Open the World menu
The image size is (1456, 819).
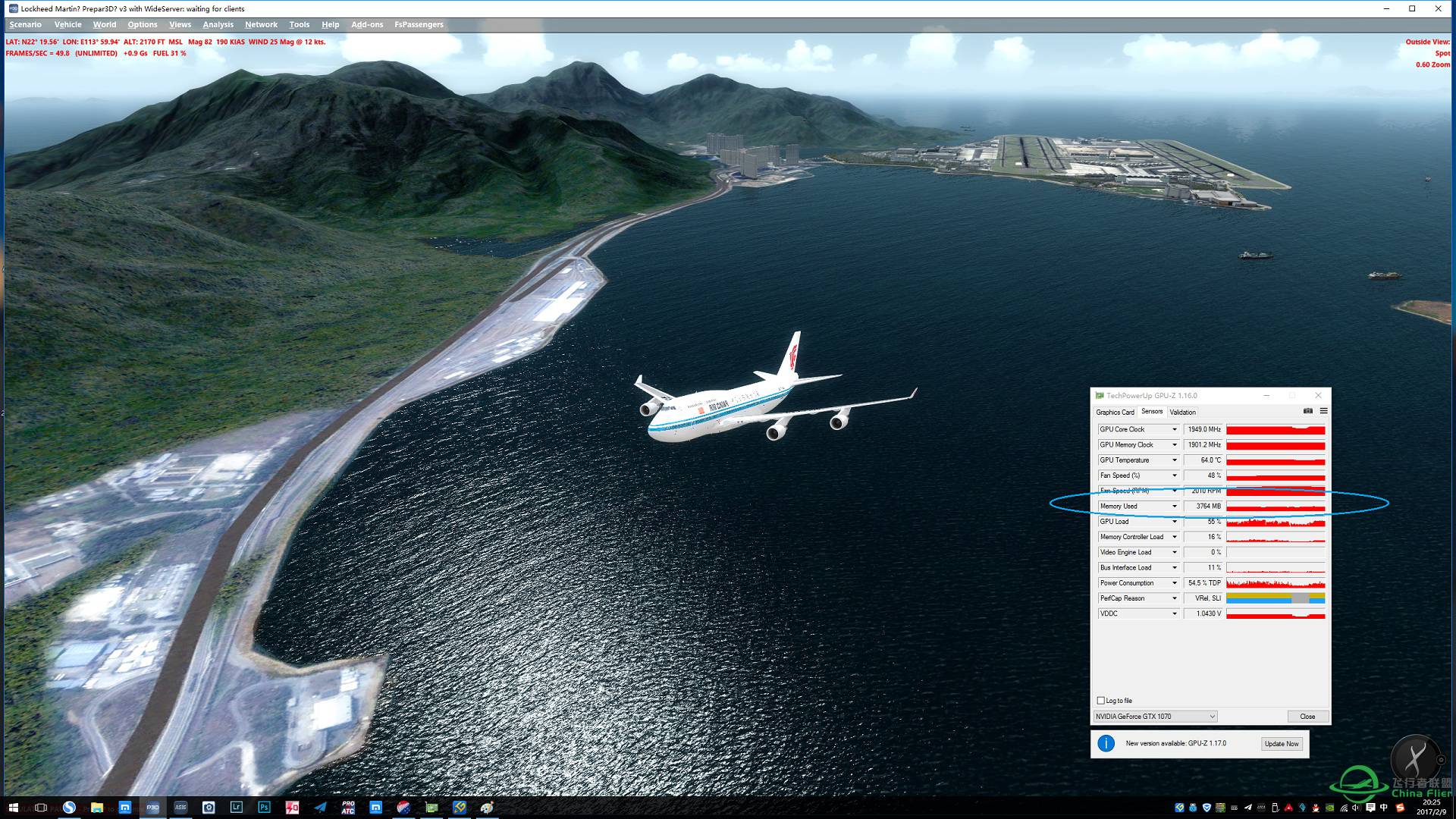[105, 24]
